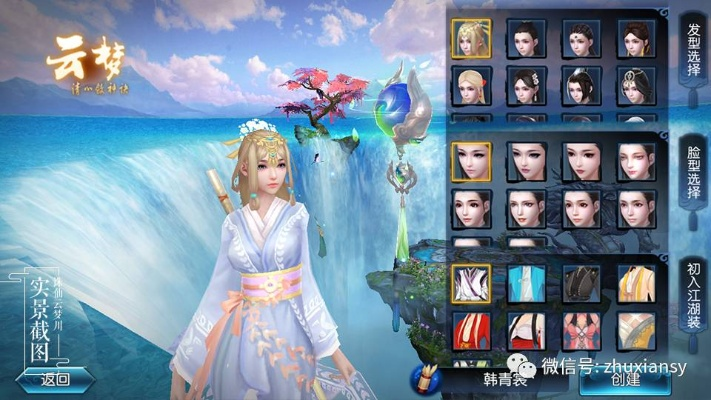Switch to the 脸型选择 face tab
Image resolution: width=711 pixels, height=400 pixels.
tap(691, 176)
